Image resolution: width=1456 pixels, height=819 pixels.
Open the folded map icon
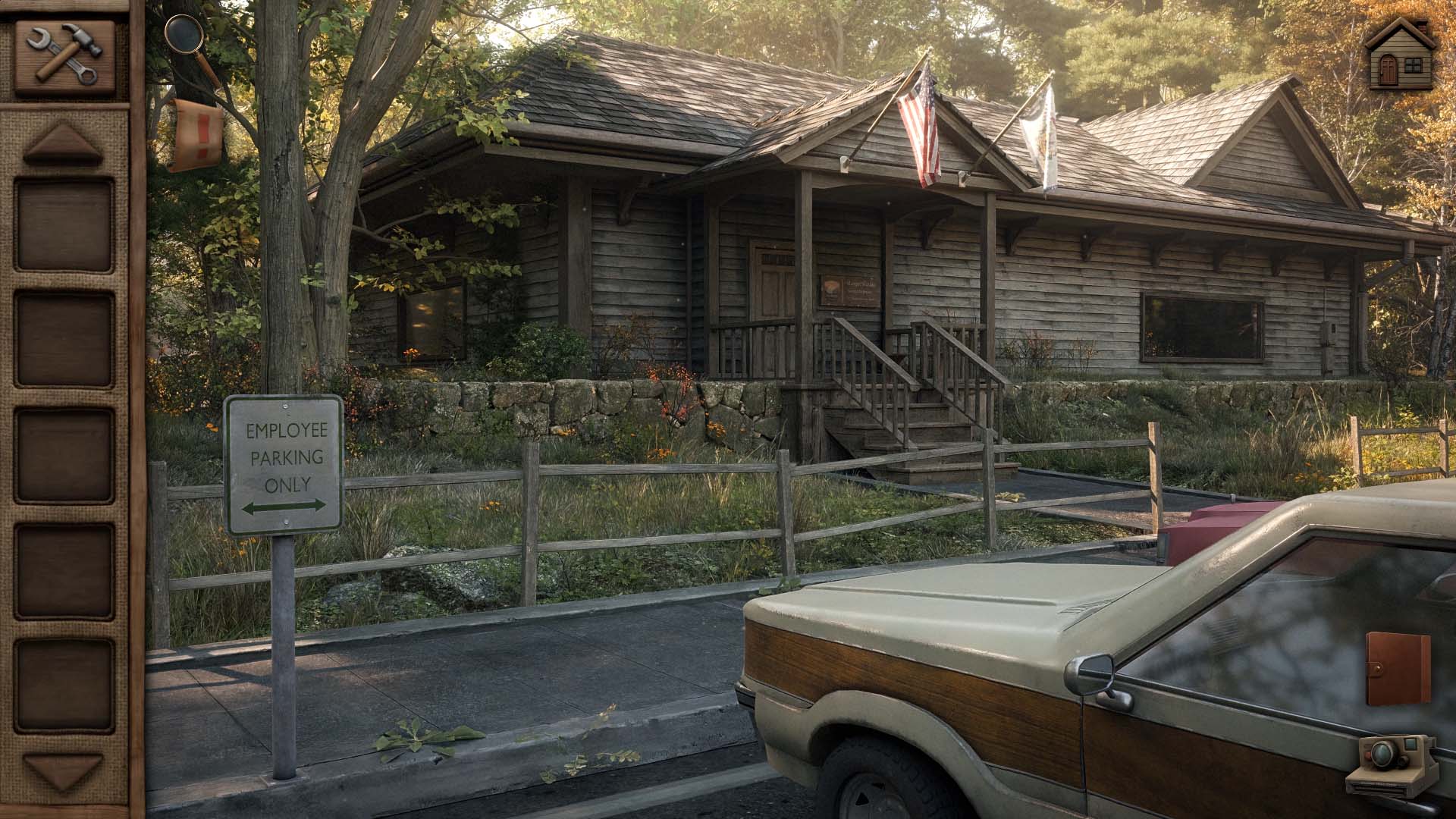click(196, 134)
